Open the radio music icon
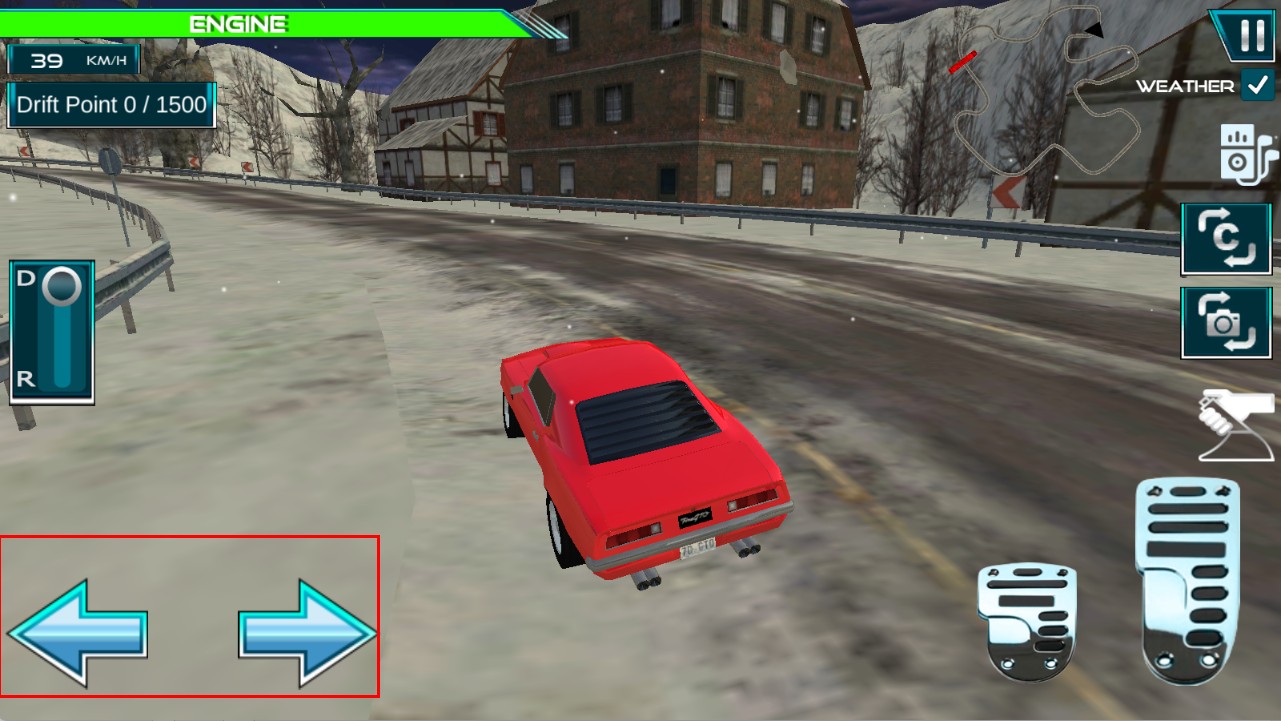Image resolution: width=1281 pixels, height=721 pixels. [1247, 155]
